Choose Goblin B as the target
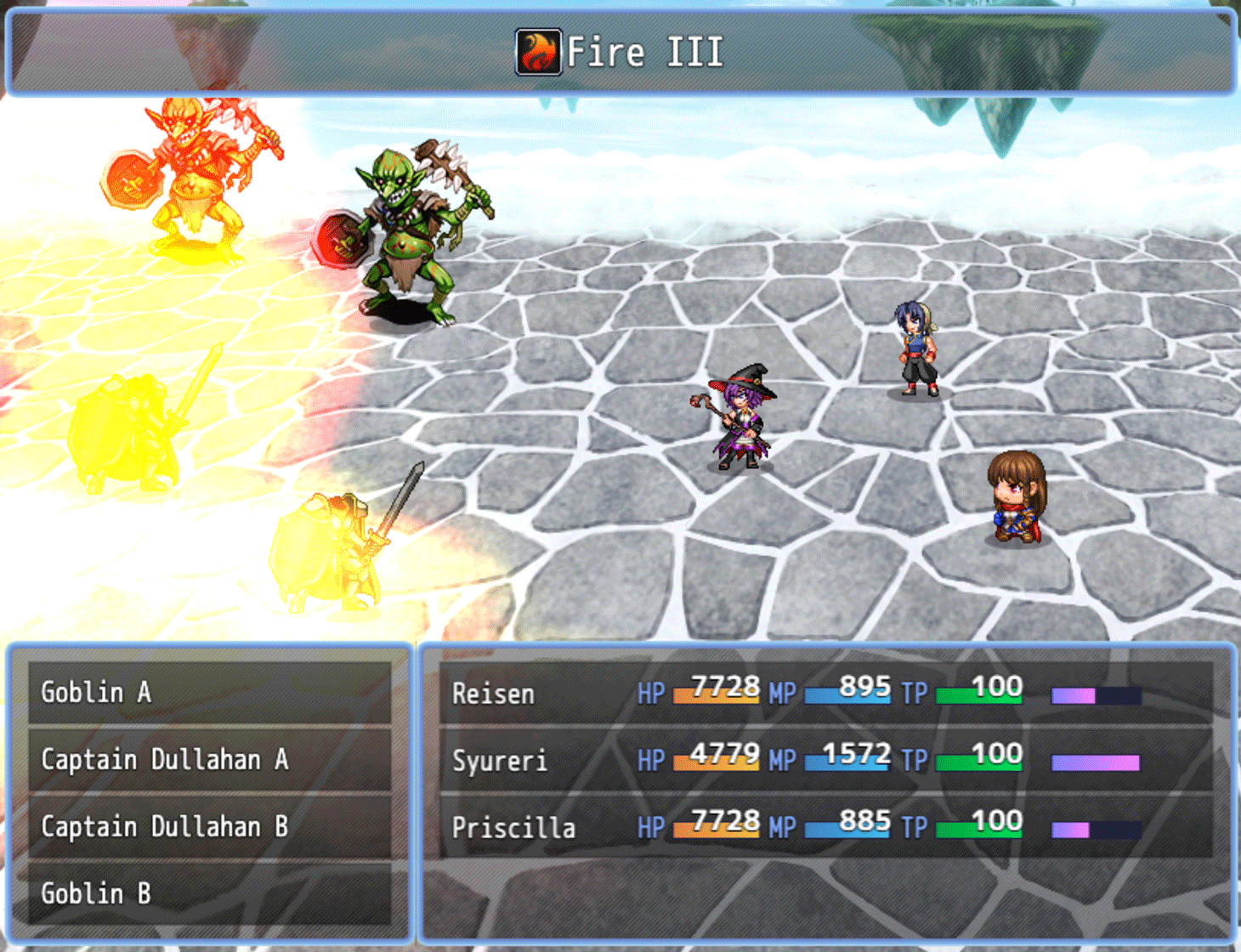 96,893
